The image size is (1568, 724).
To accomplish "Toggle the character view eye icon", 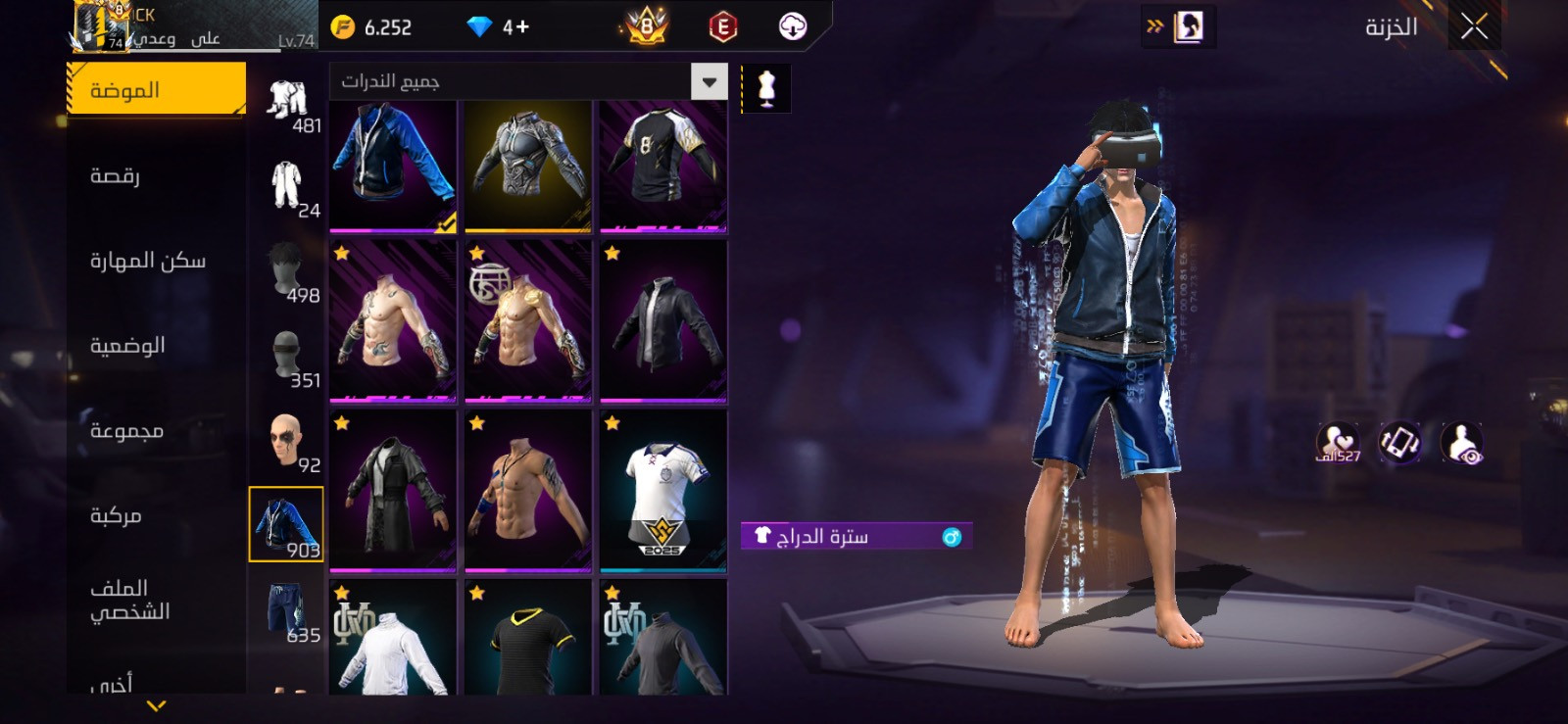I will pyautogui.click(x=1462, y=444).
